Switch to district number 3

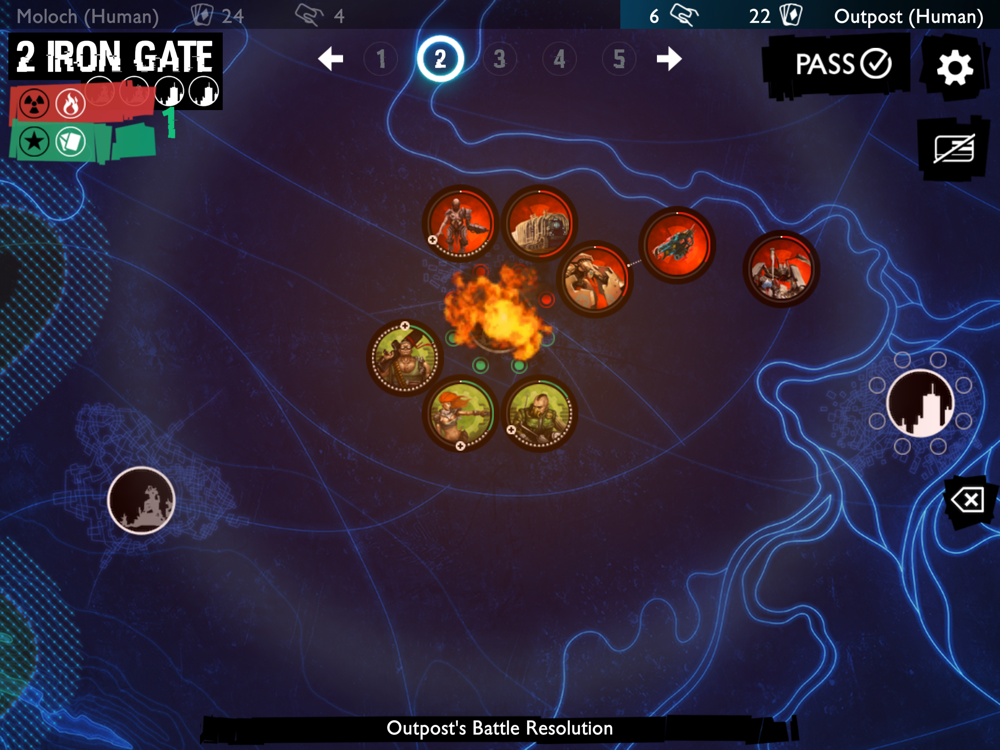tap(499, 59)
